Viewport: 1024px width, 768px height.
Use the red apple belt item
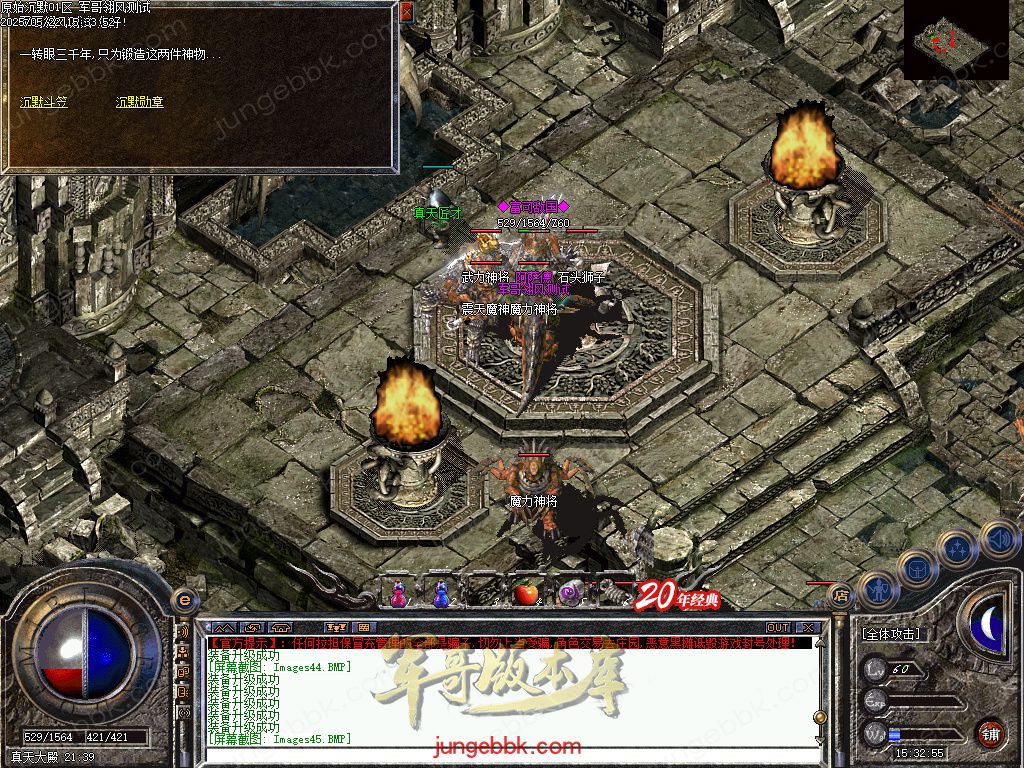[526, 593]
